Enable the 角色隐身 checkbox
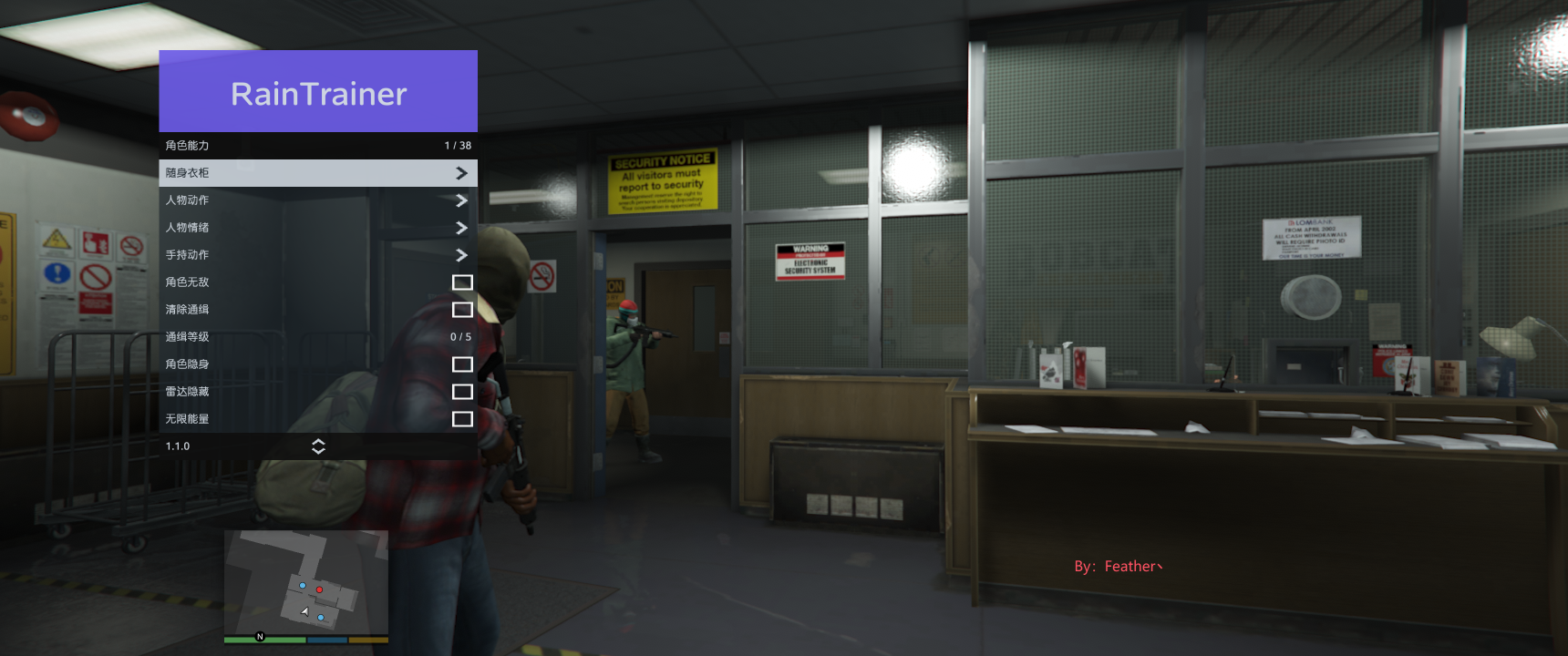The height and width of the screenshot is (656, 1568). 462,364
